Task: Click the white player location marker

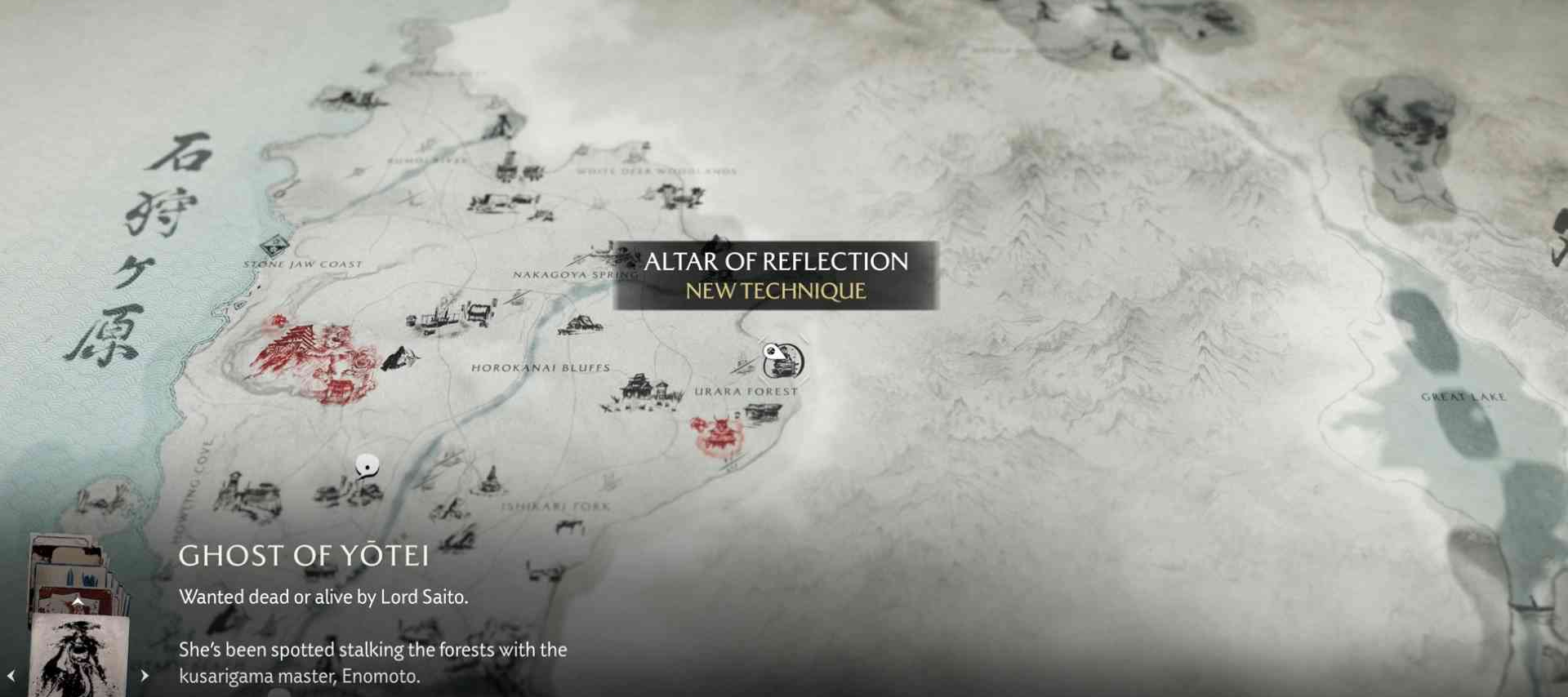Action: [x=367, y=466]
